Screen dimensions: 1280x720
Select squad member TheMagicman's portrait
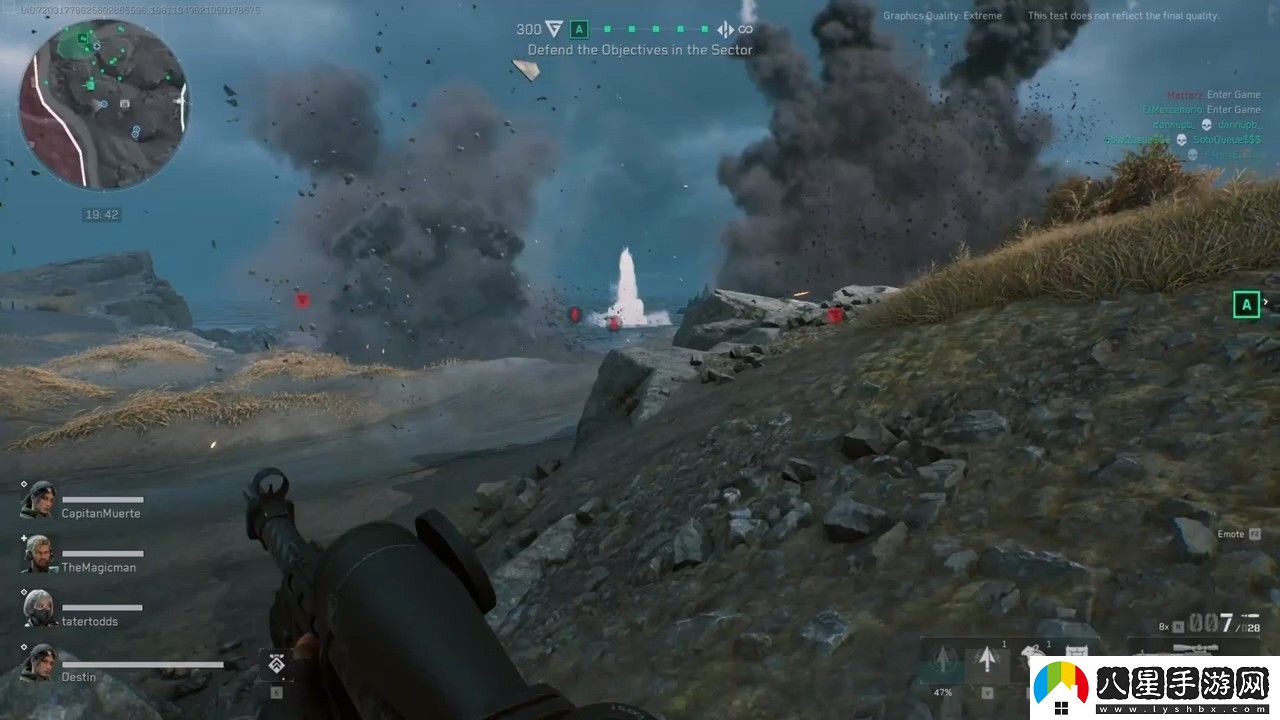point(38,555)
